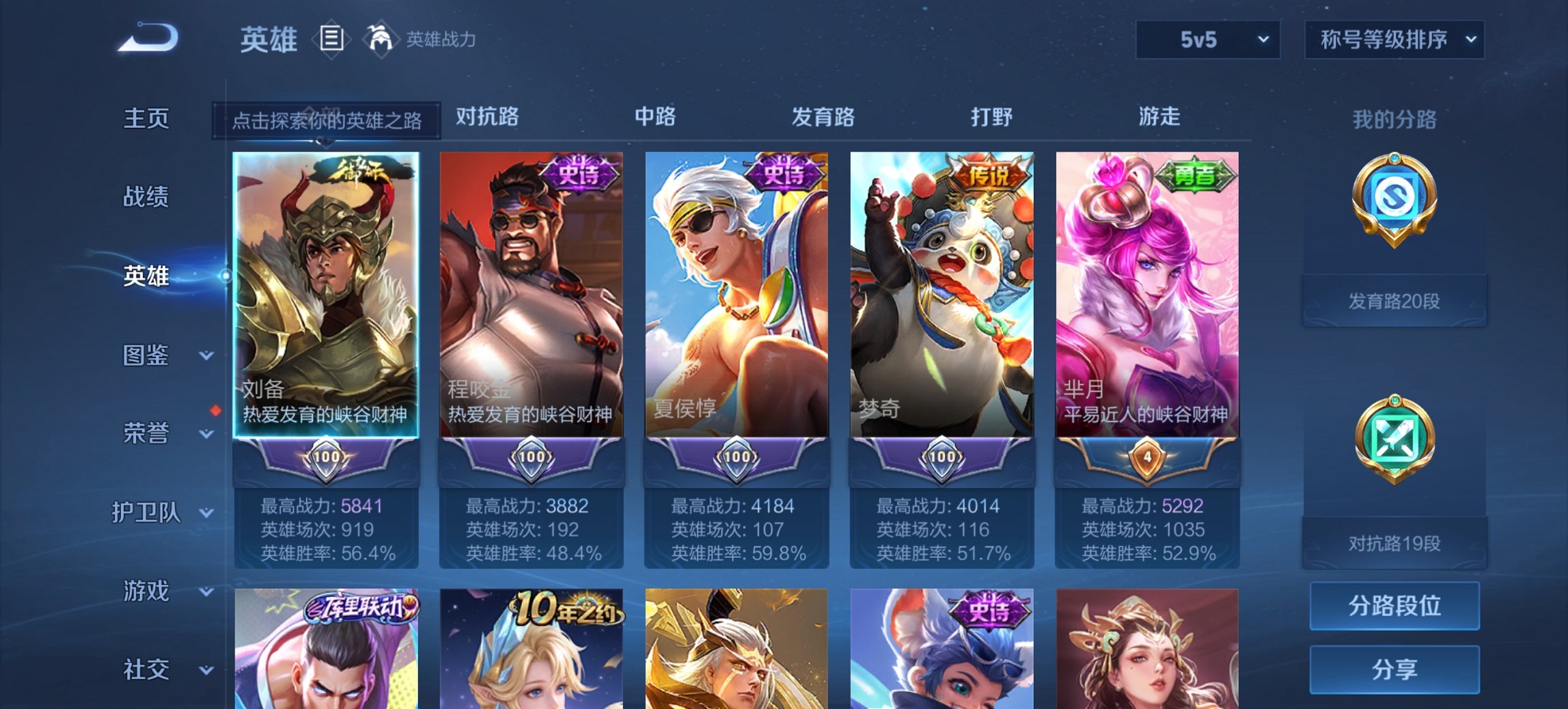Switch to the 打野 tab
Viewport: 1568px width, 709px height.
(x=992, y=117)
